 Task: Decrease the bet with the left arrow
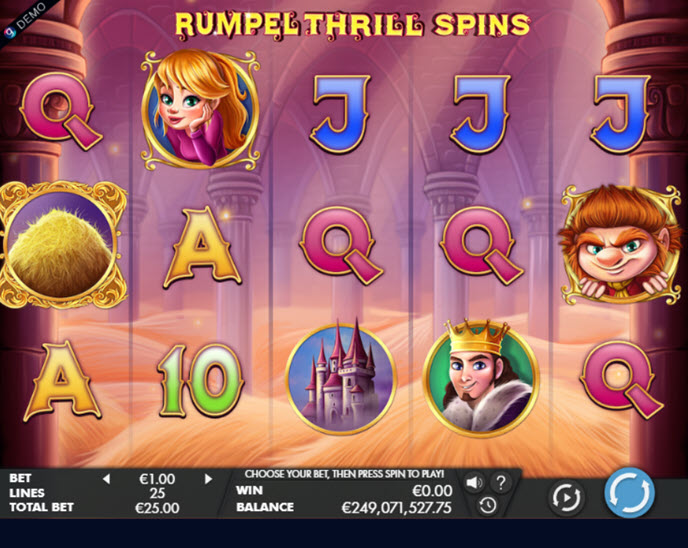(107, 479)
